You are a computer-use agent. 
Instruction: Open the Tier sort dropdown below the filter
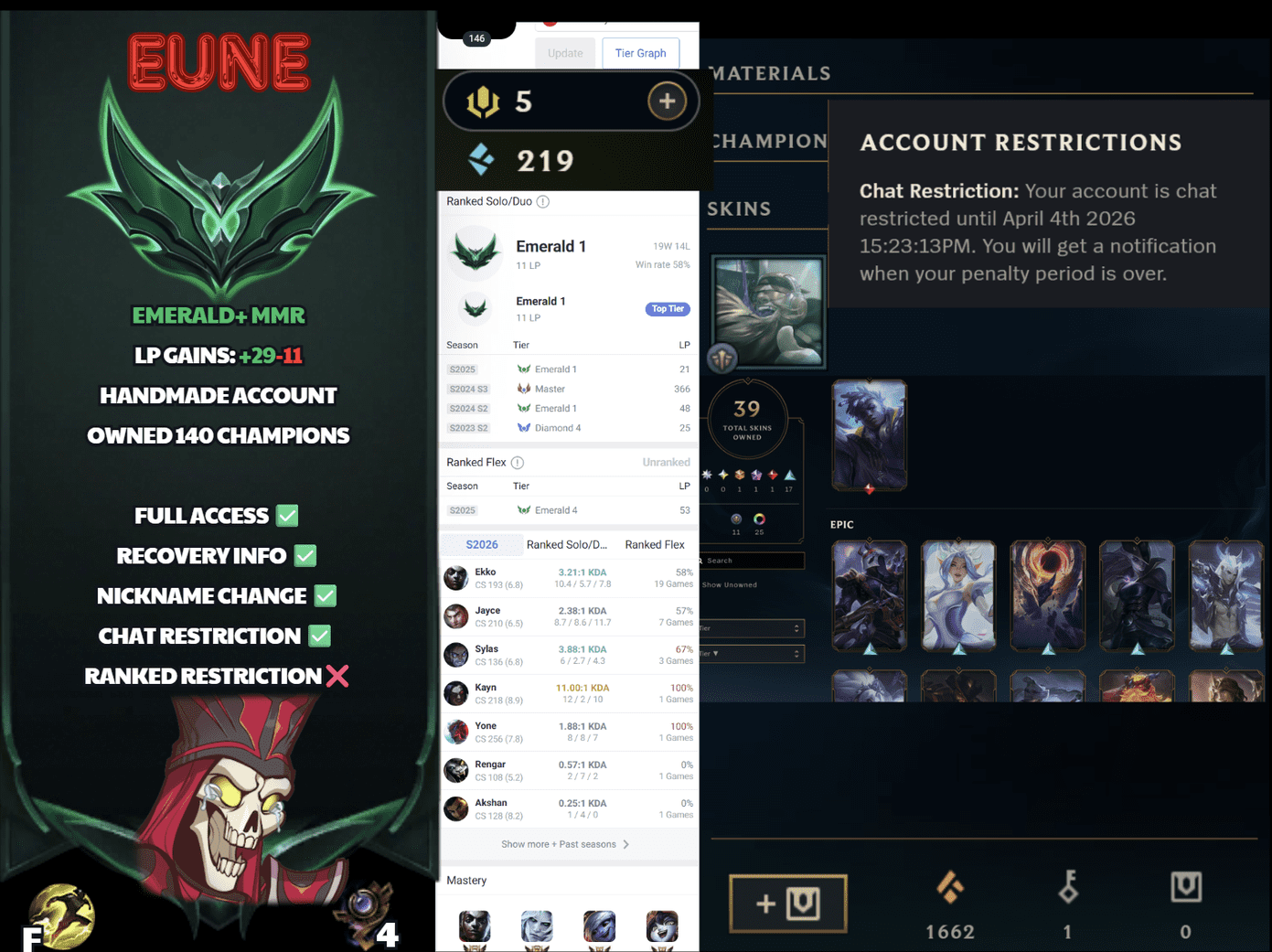point(750,653)
